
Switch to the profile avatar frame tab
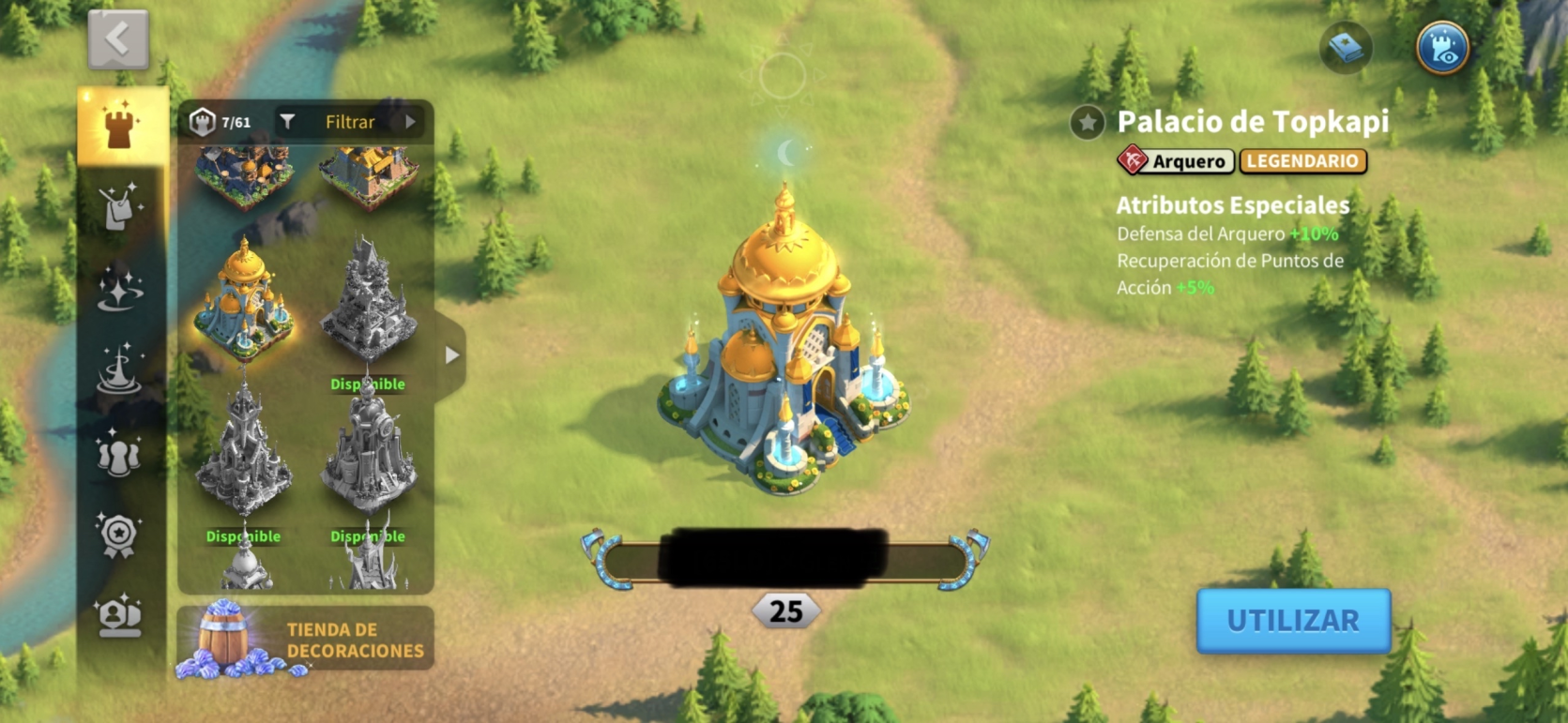click(120, 616)
